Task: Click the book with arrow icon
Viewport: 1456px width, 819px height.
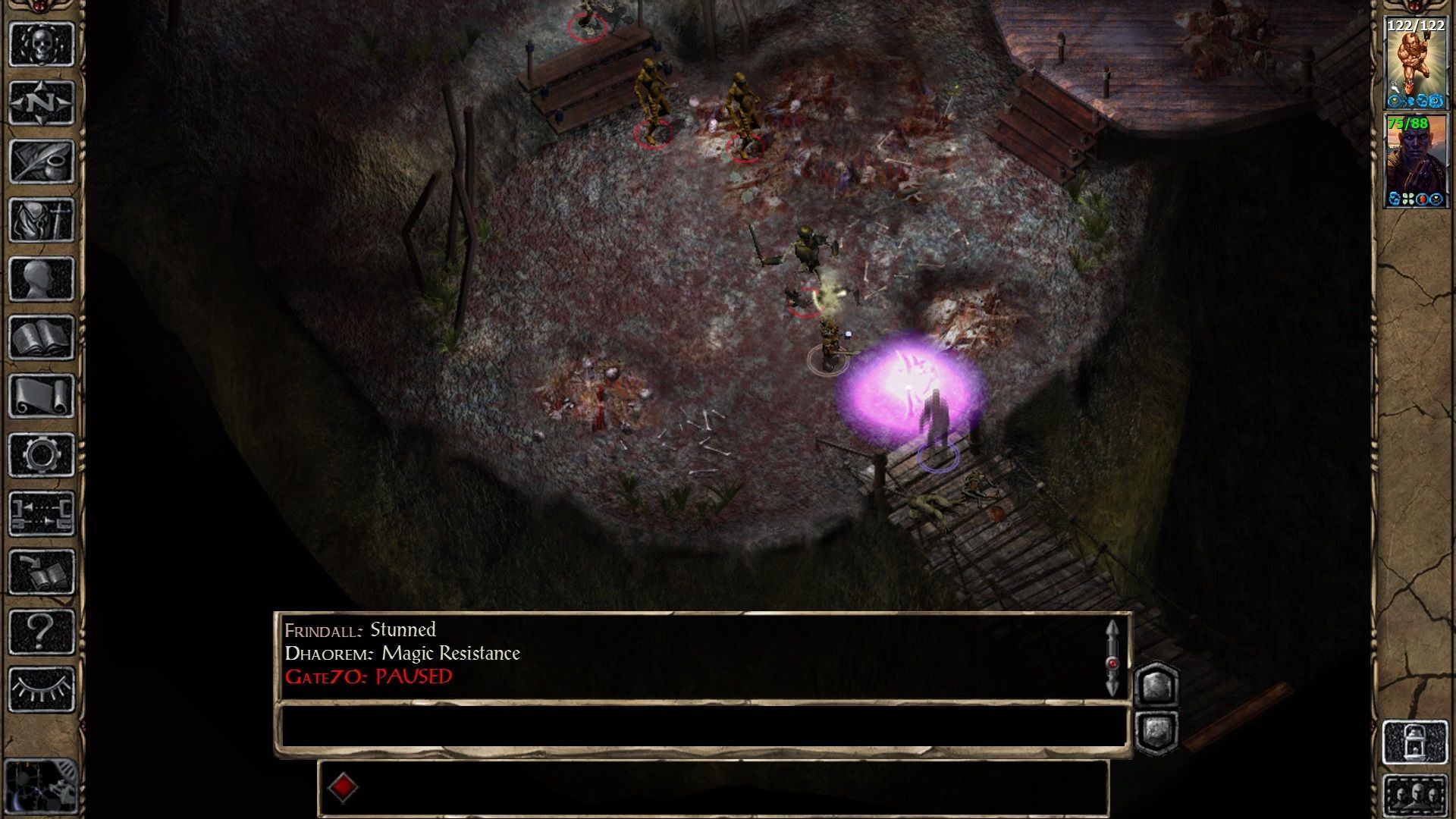Action: (x=41, y=573)
